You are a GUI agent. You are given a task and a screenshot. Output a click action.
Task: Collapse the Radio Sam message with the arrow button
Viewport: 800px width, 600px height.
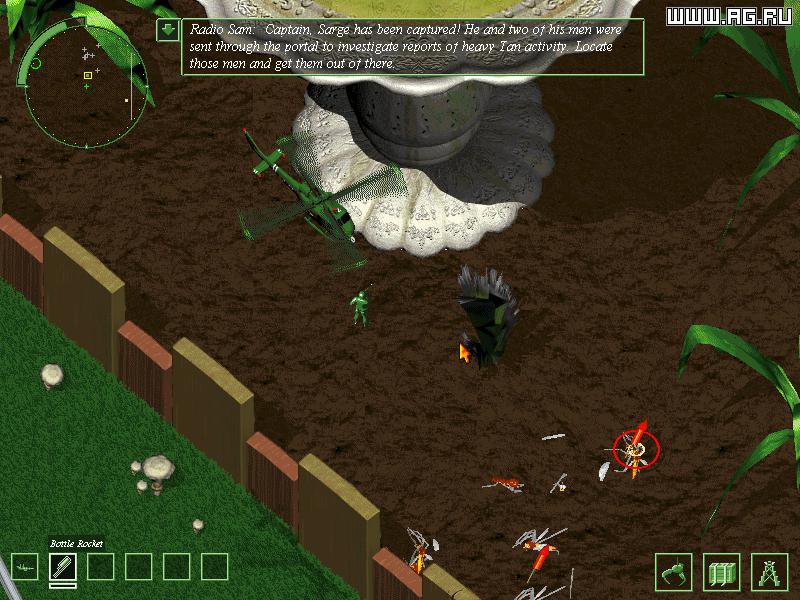(168, 30)
